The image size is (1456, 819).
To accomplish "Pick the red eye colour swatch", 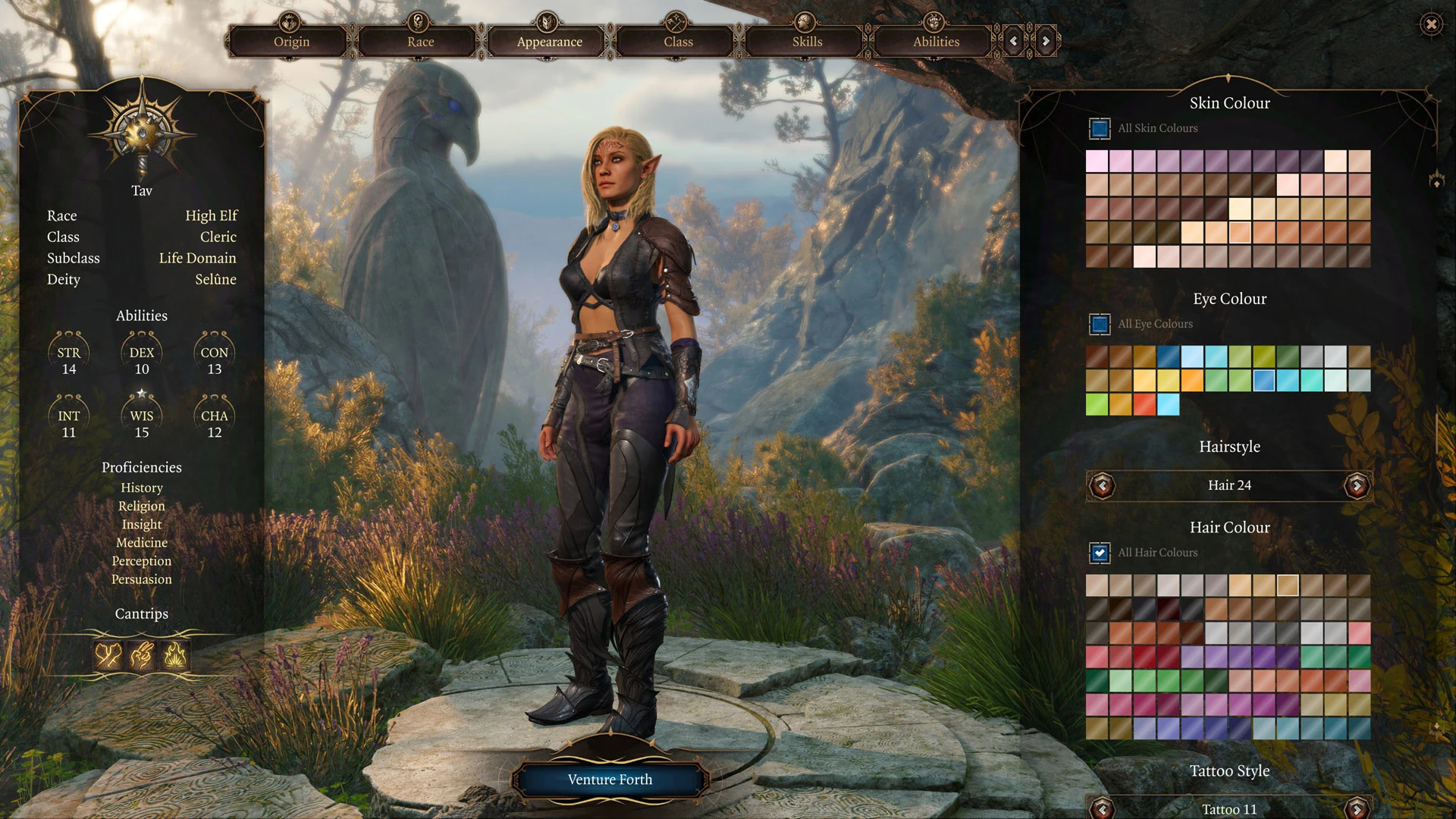I will [x=1144, y=404].
